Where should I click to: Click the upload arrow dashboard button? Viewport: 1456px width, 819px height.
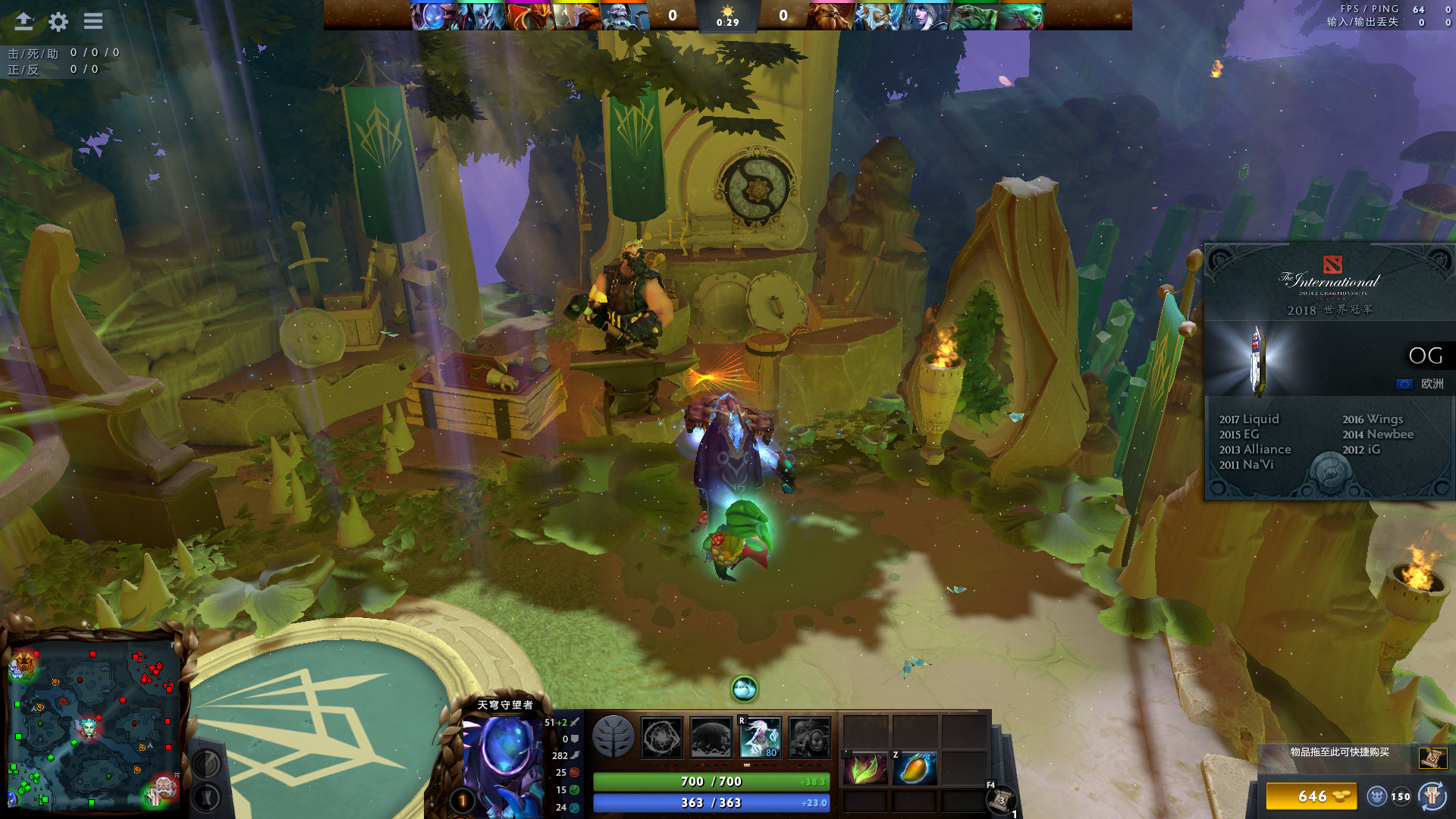(24, 21)
